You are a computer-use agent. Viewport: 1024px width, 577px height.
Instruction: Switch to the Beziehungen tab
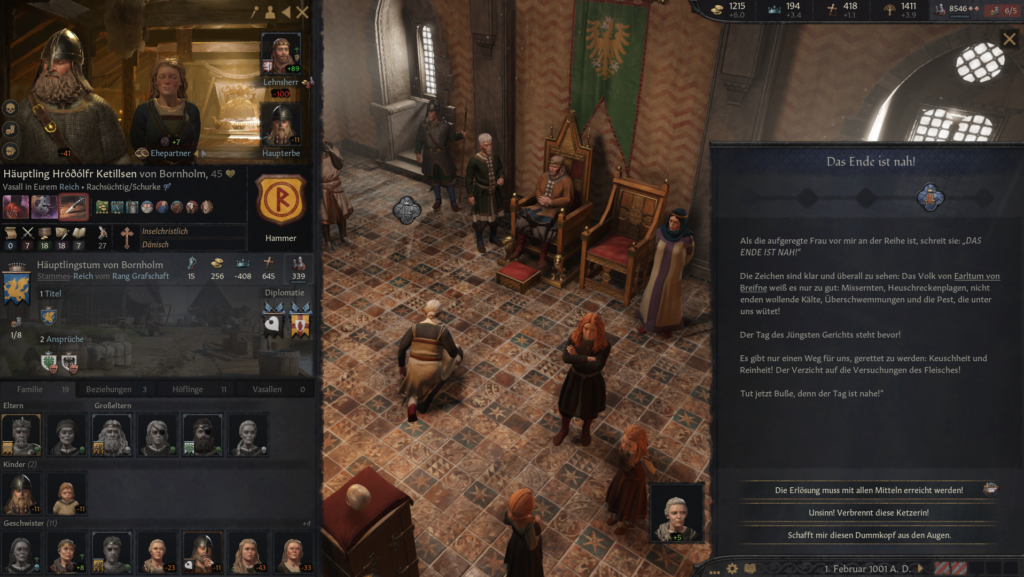116,389
